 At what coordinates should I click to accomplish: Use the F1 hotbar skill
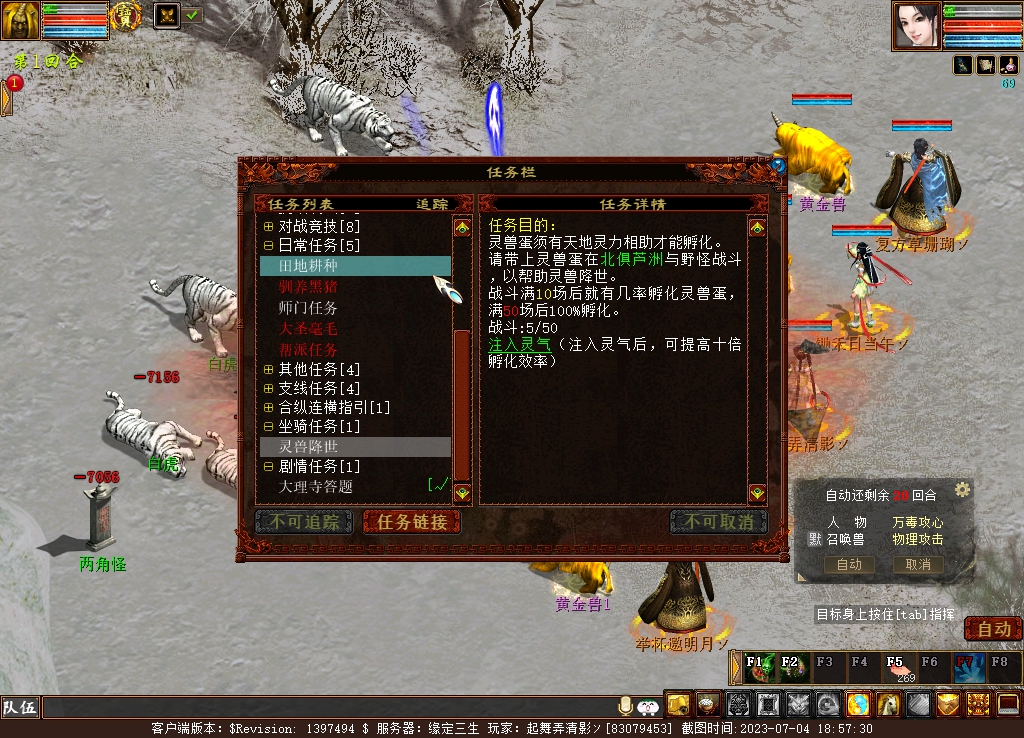click(x=757, y=667)
